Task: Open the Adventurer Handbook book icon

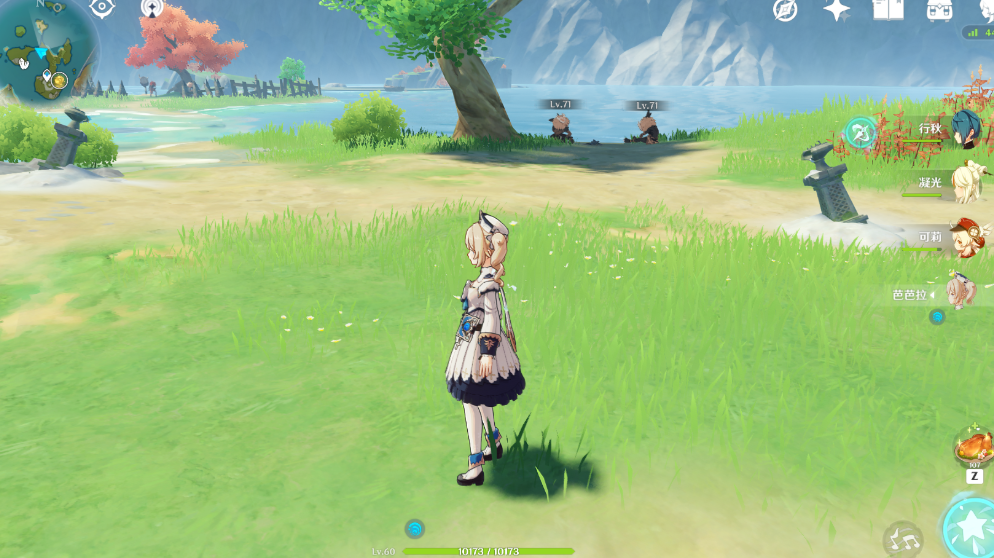Action: tap(887, 10)
